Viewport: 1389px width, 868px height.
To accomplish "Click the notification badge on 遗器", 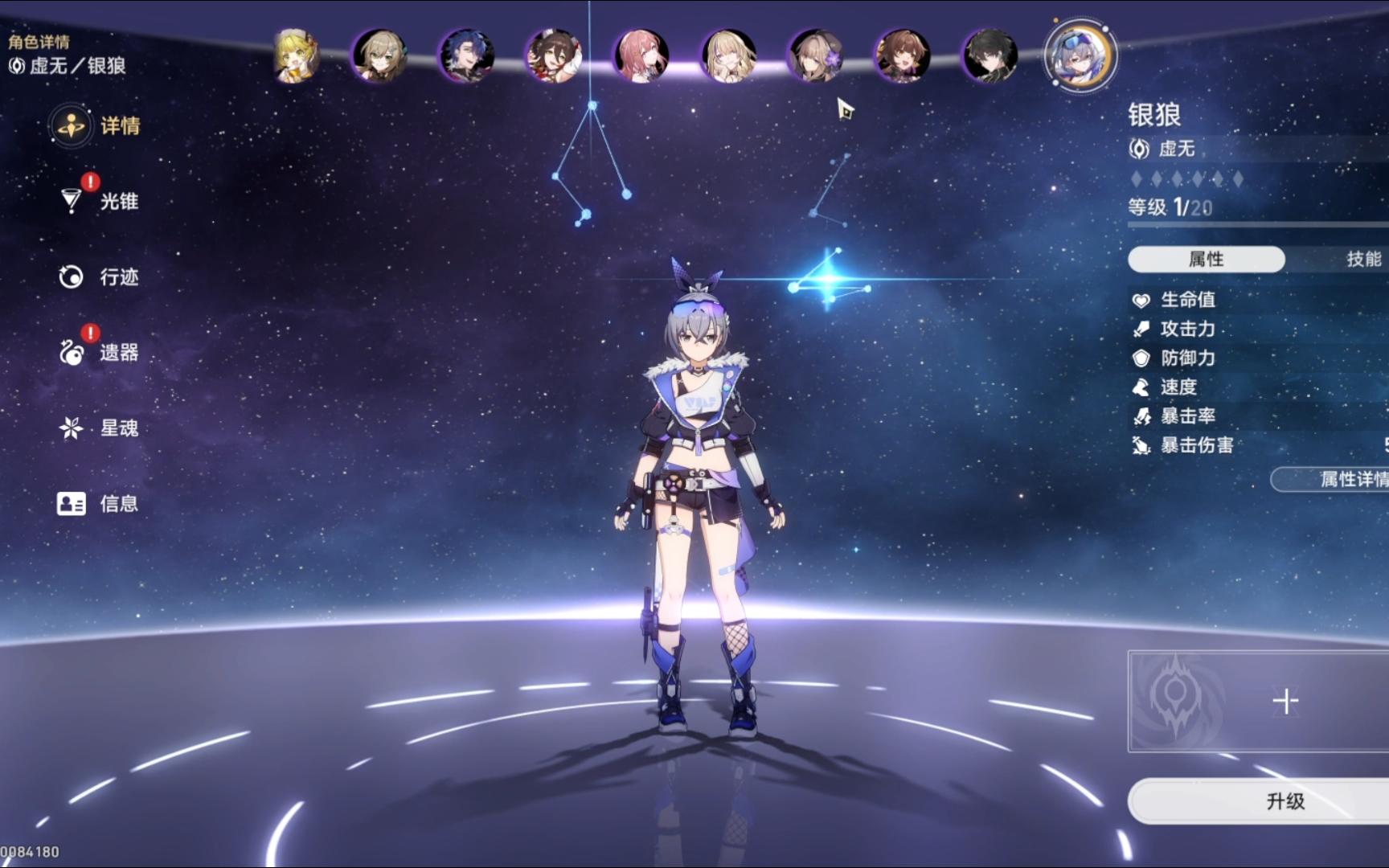I will click(x=89, y=332).
